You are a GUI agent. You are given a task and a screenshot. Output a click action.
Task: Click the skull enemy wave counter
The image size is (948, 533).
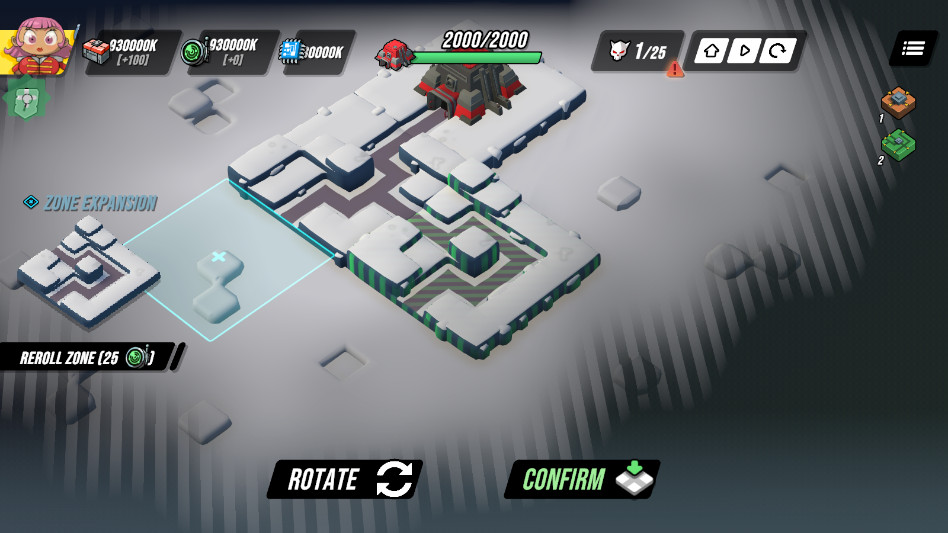coord(637,51)
